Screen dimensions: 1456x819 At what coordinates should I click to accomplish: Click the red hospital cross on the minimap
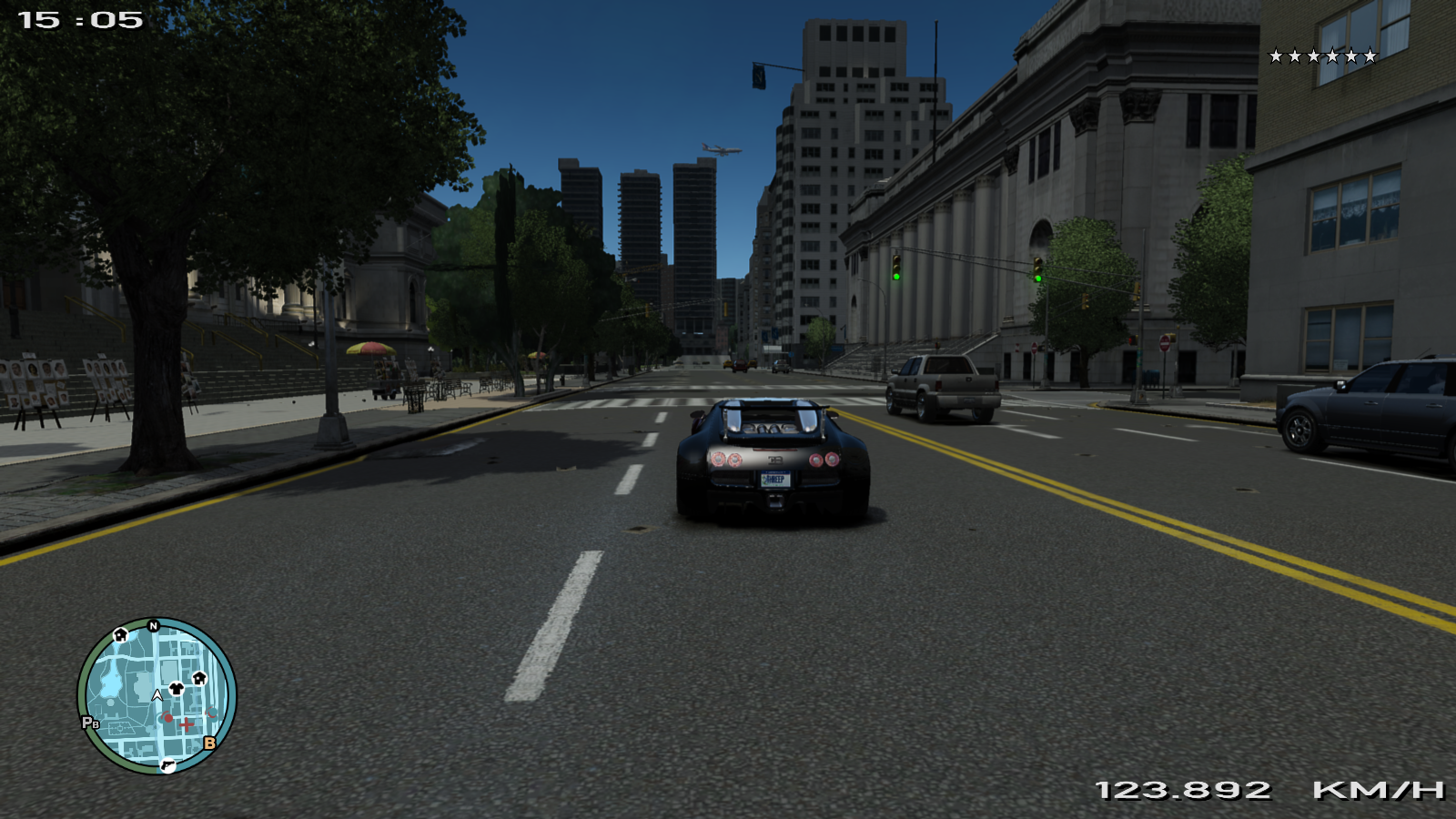click(186, 725)
